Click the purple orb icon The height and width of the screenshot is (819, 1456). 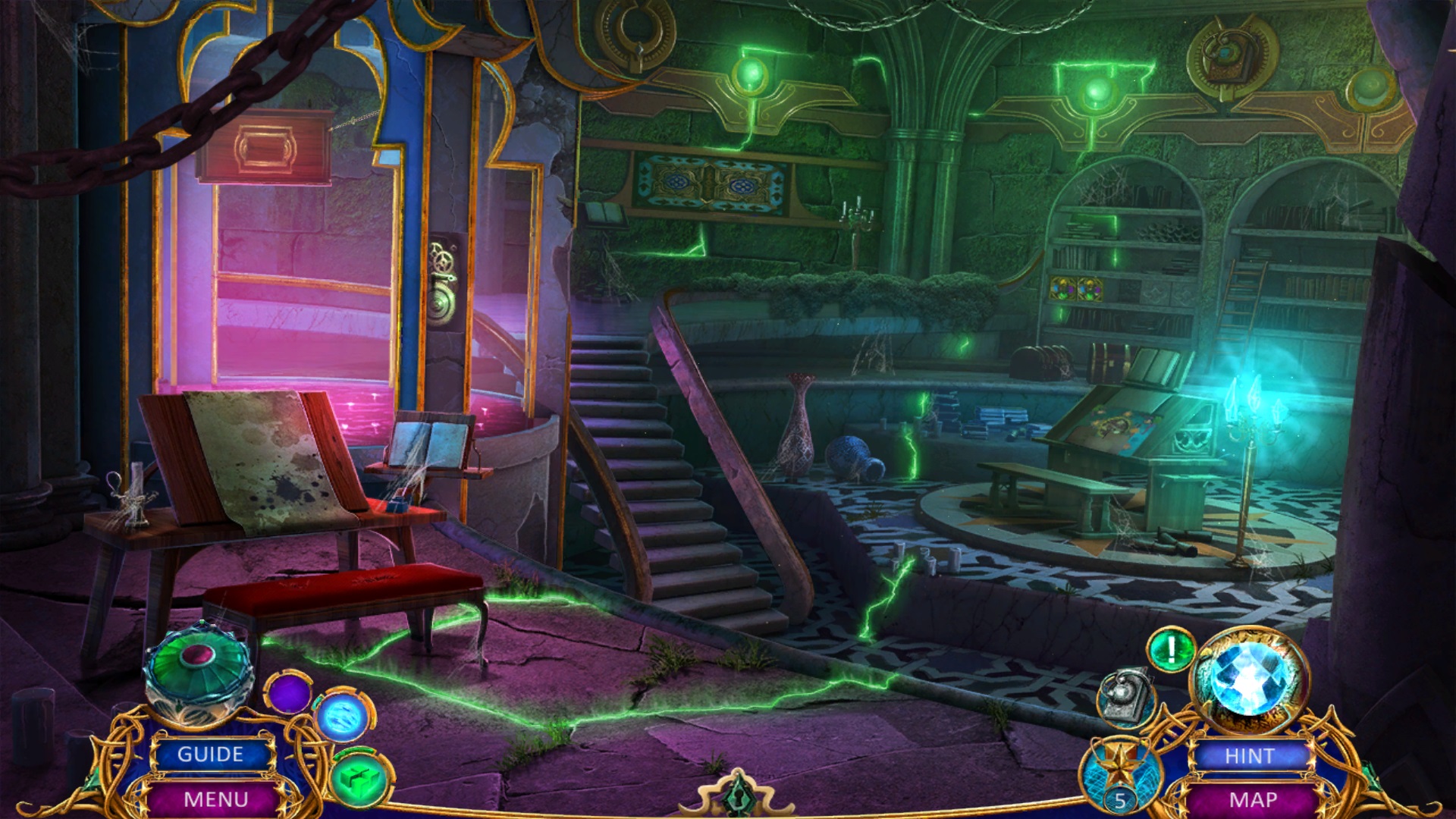pyautogui.click(x=289, y=692)
